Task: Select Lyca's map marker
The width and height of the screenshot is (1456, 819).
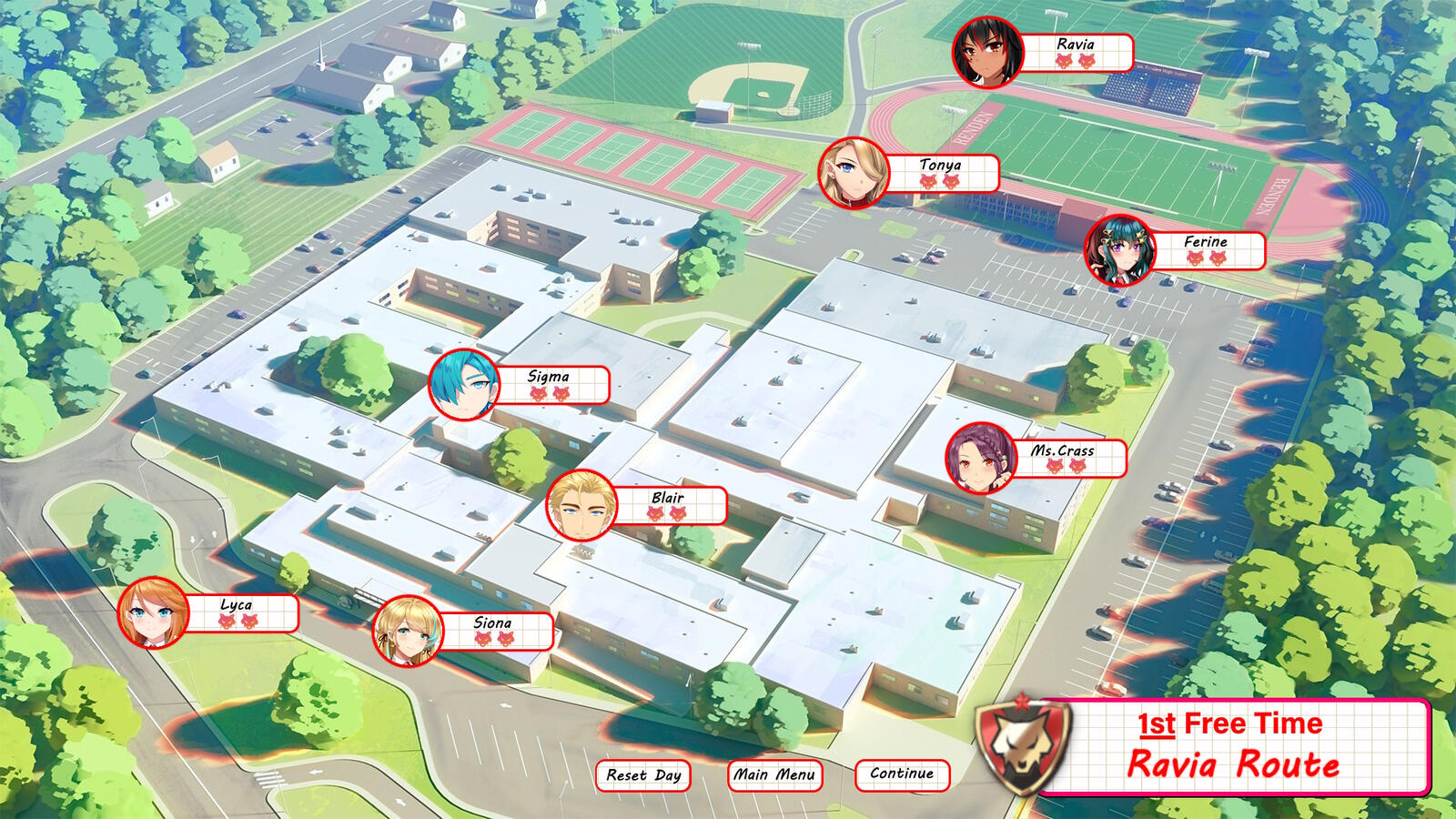Action: (x=153, y=612)
